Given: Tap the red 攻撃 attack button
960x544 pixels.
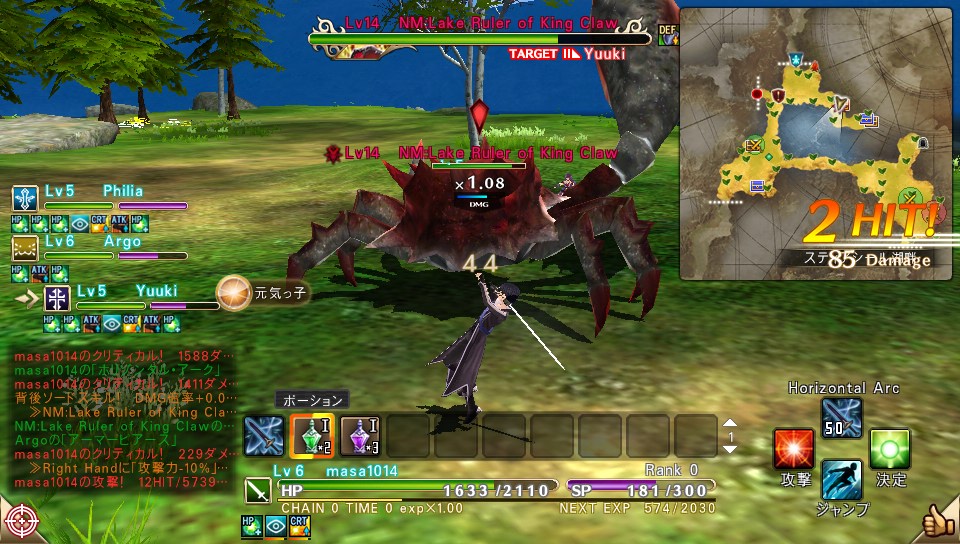Looking at the screenshot, I should 794,450.
